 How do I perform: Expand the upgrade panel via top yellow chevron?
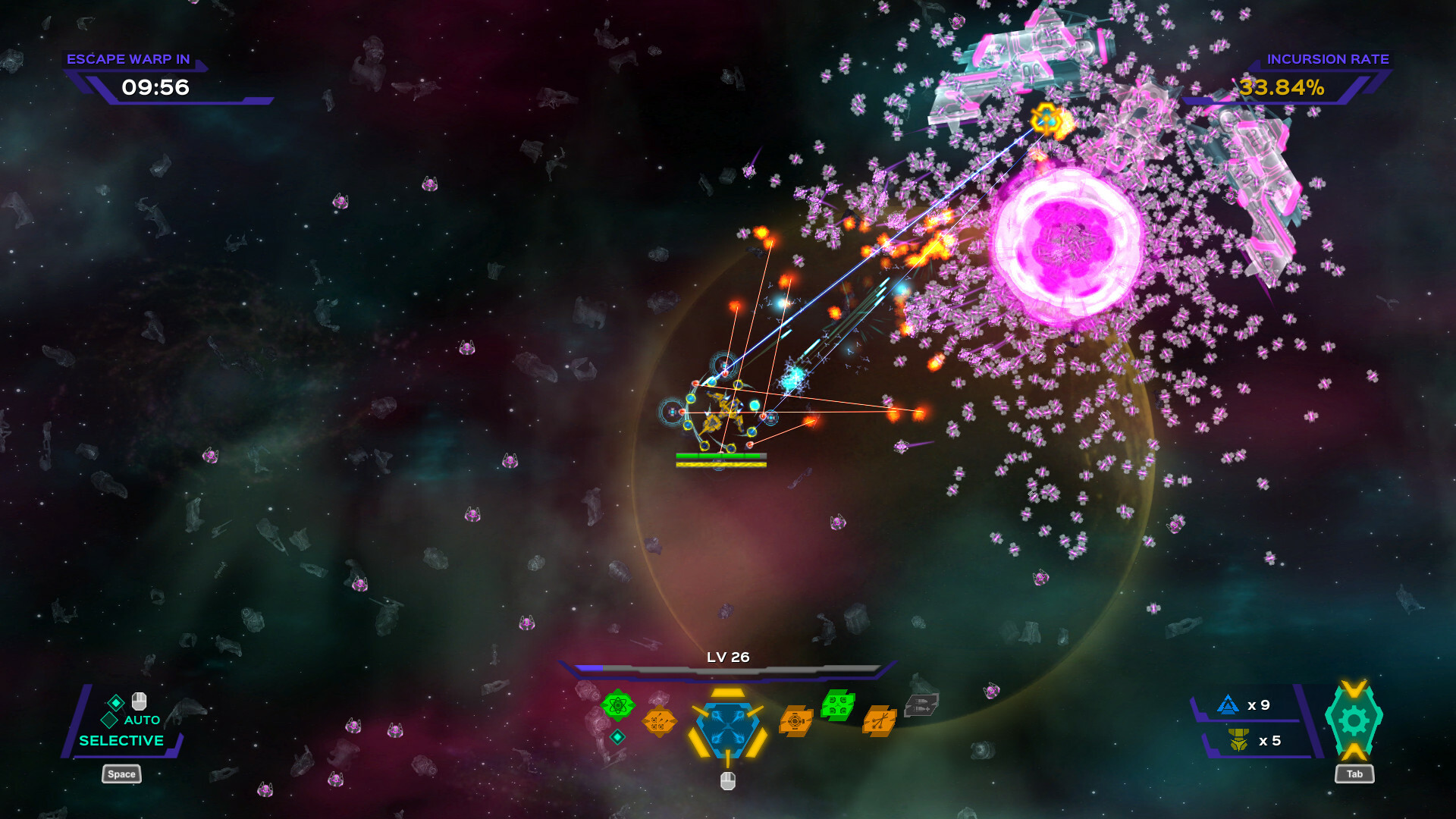(x=1354, y=689)
